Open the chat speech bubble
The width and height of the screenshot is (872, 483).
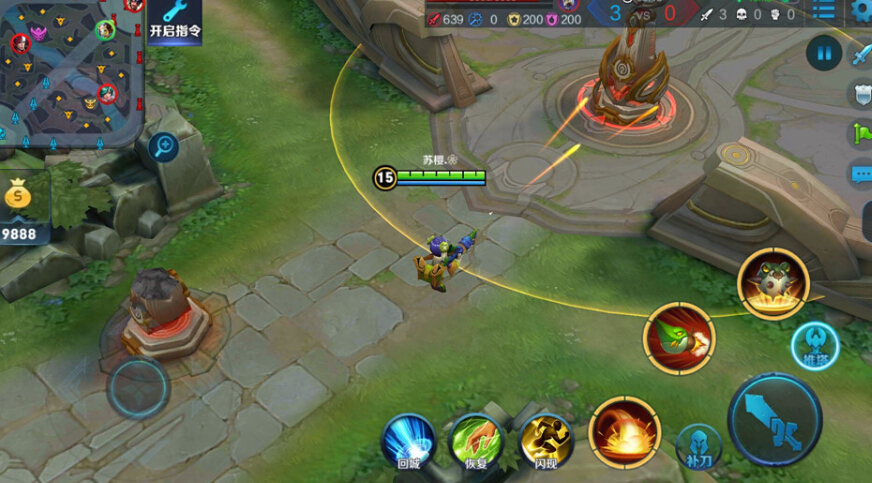coord(861,174)
